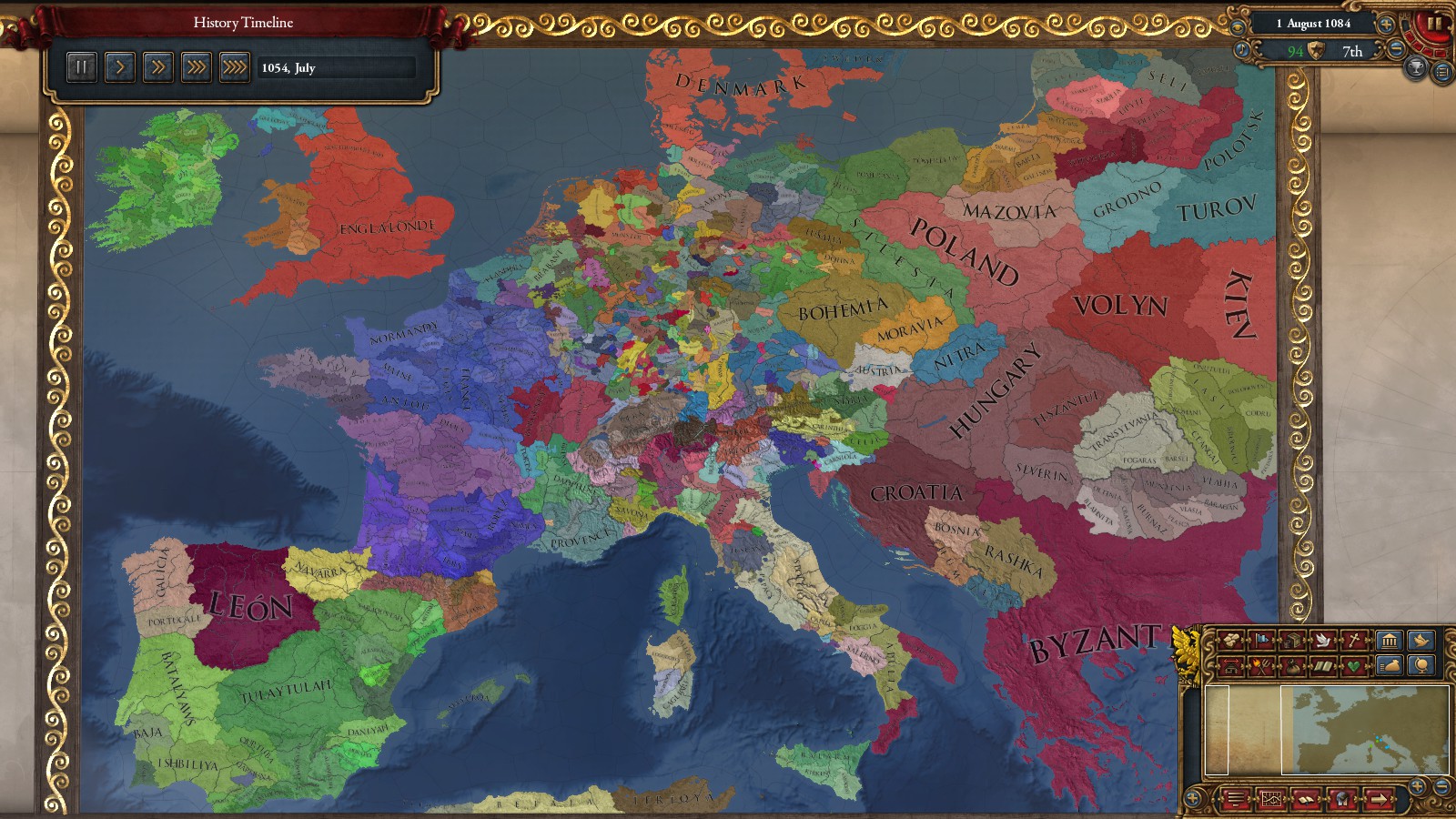1456x819 pixels.
Task: Click the minimap over Europe
Action: tap(1365, 728)
